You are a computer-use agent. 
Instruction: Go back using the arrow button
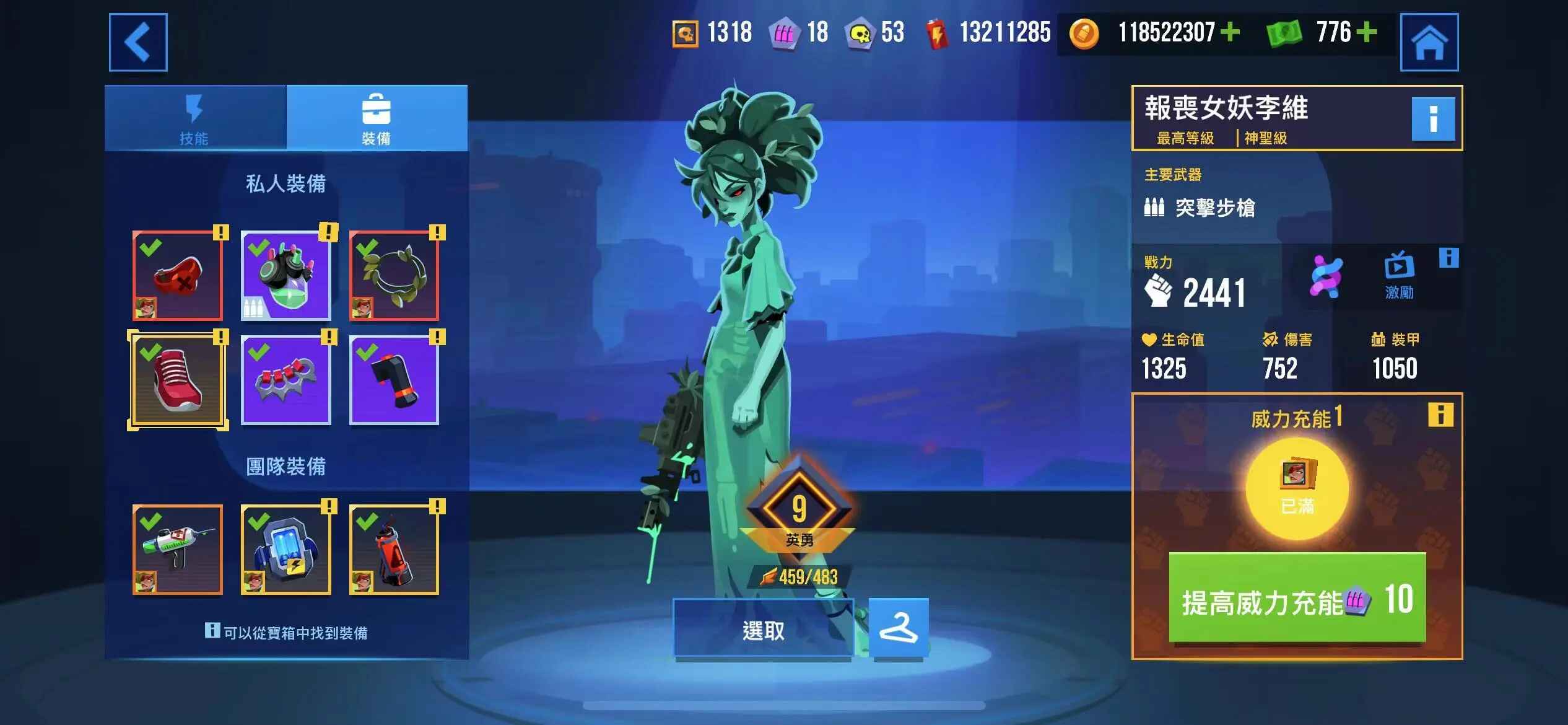click(138, 42)
